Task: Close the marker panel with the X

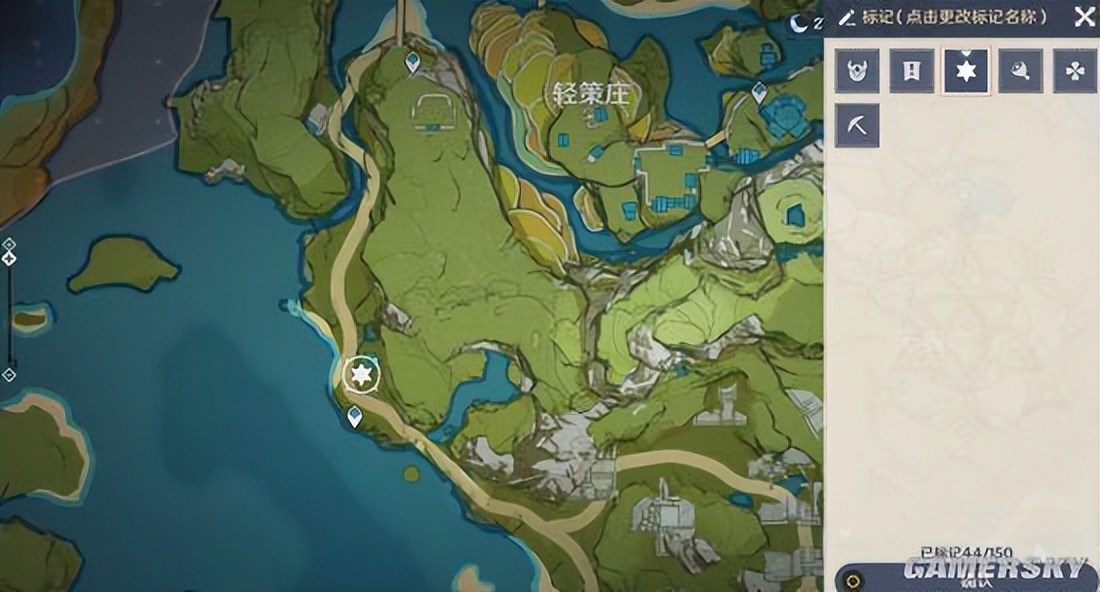Action: tap(1084, 16)
